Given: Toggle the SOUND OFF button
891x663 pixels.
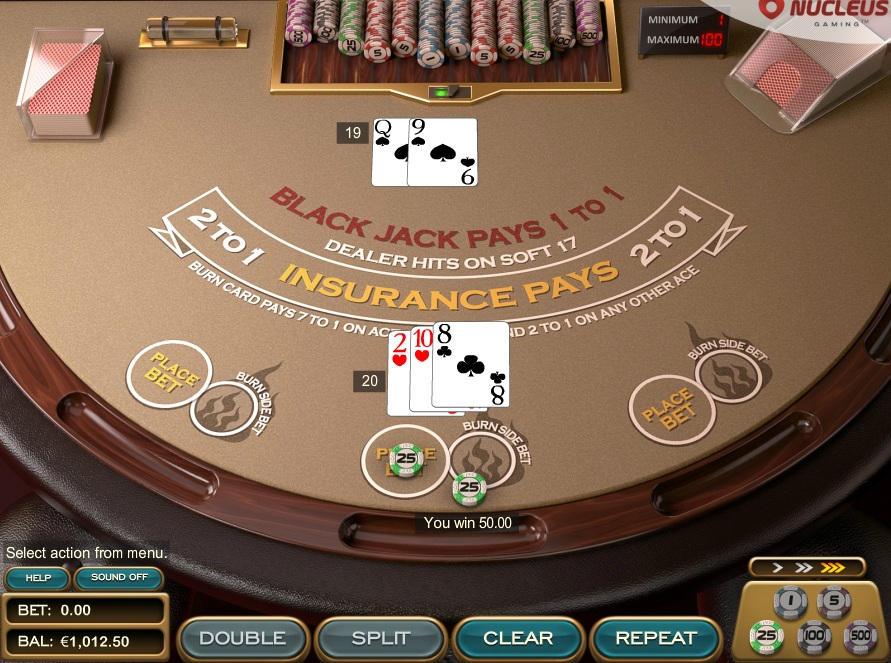Looking at the screenshot, I should (119, 578).
